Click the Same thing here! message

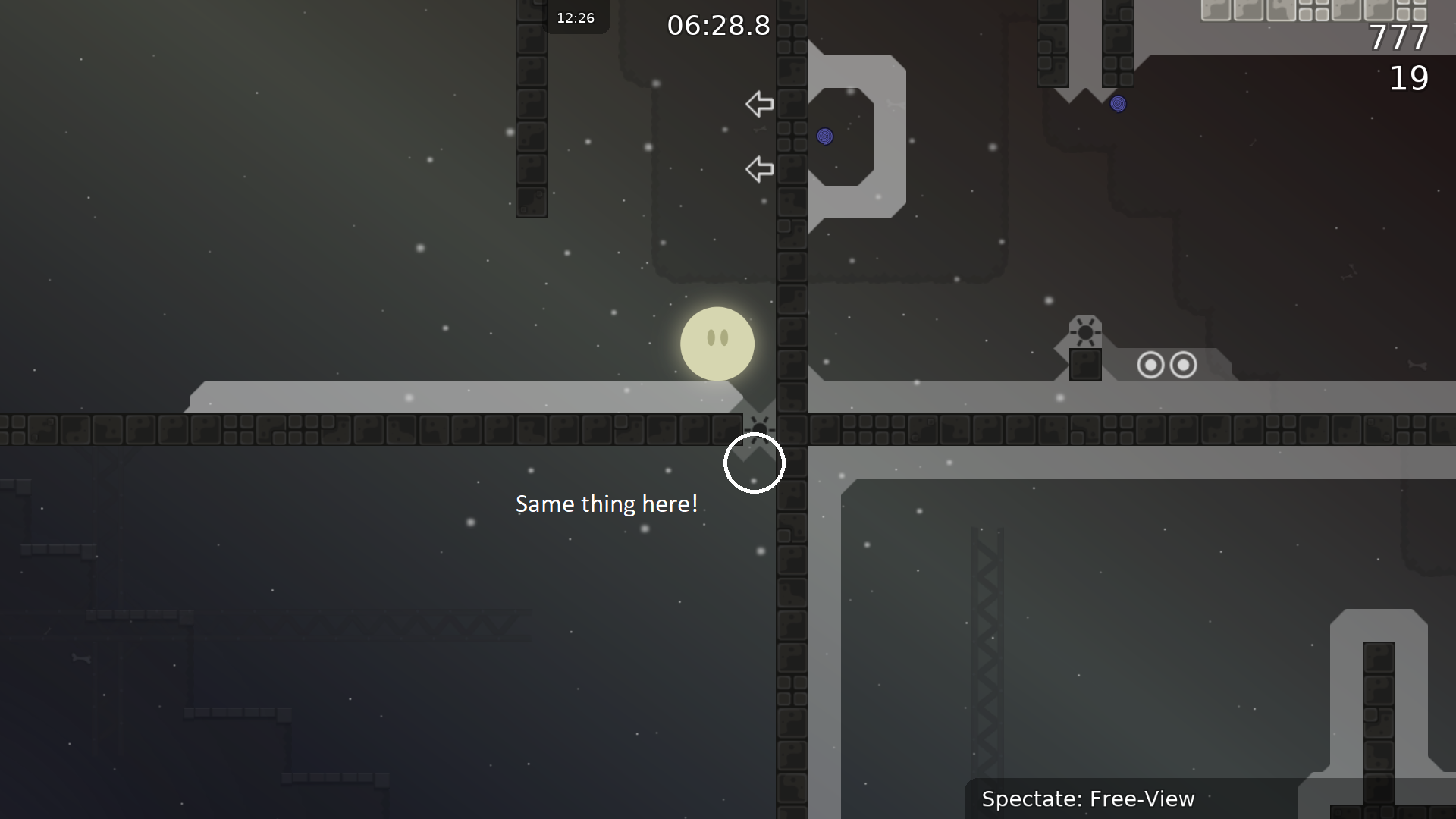607,504
